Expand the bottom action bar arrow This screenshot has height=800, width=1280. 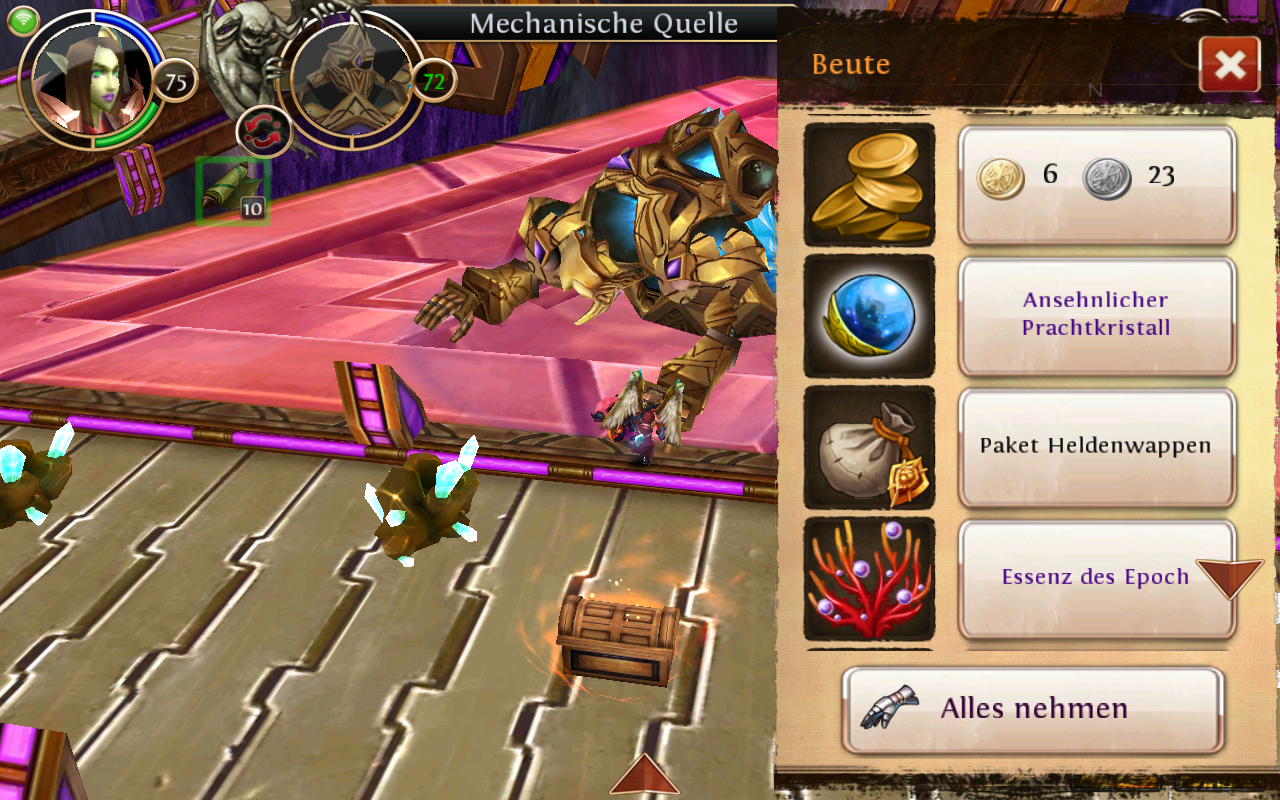pyautogui.click(x=644, y=775)
